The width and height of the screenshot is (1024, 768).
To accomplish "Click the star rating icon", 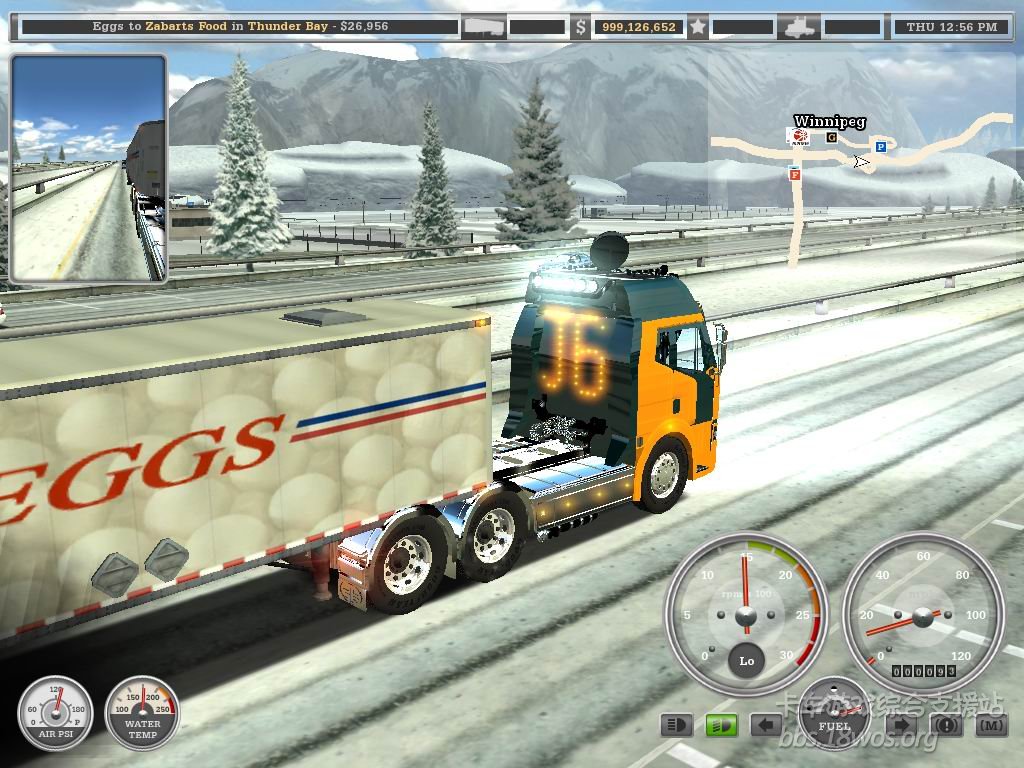I will point(697,27).
